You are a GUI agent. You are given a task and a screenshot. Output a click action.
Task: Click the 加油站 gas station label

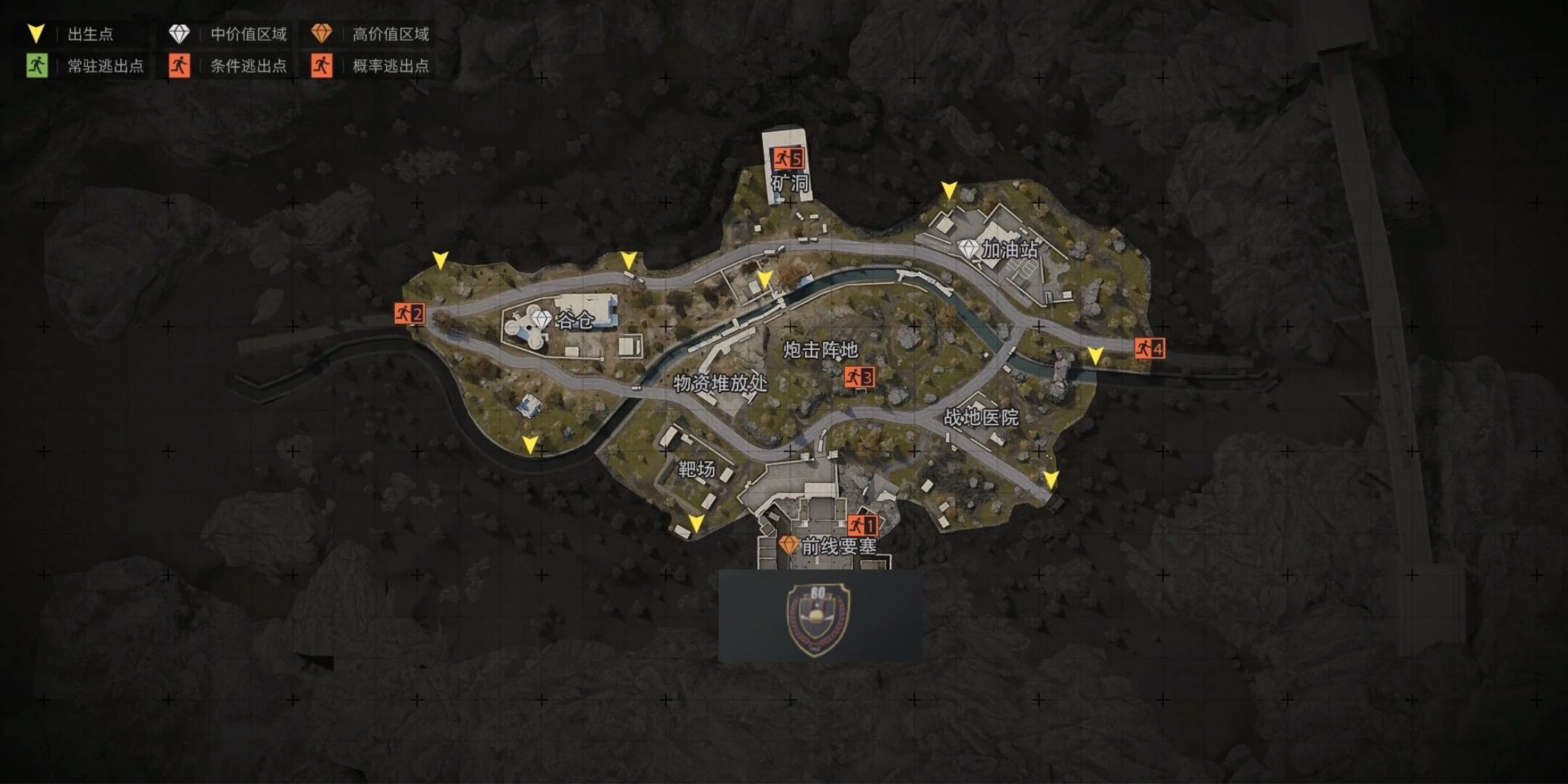coord(1009,250)
